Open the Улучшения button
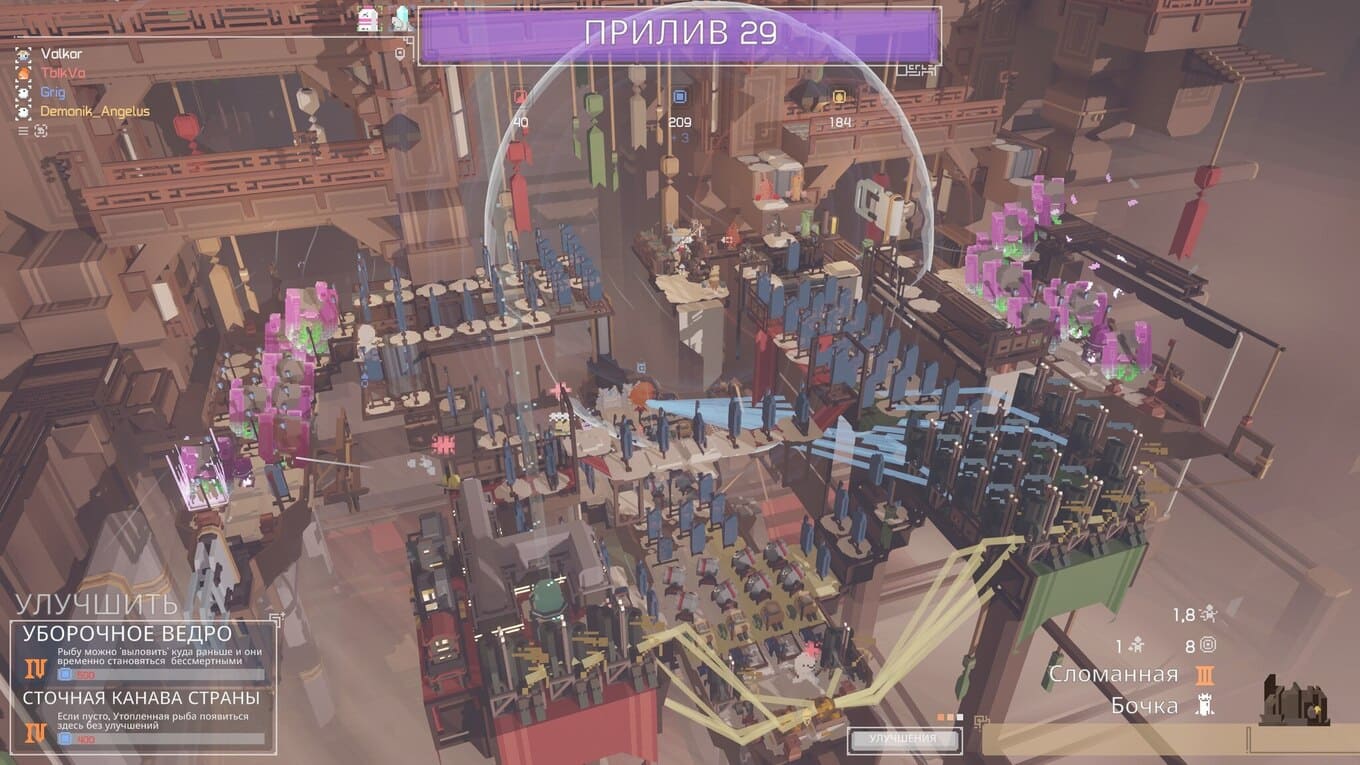This screenshot has width=1360, height=765. click(x=903, y=739)
